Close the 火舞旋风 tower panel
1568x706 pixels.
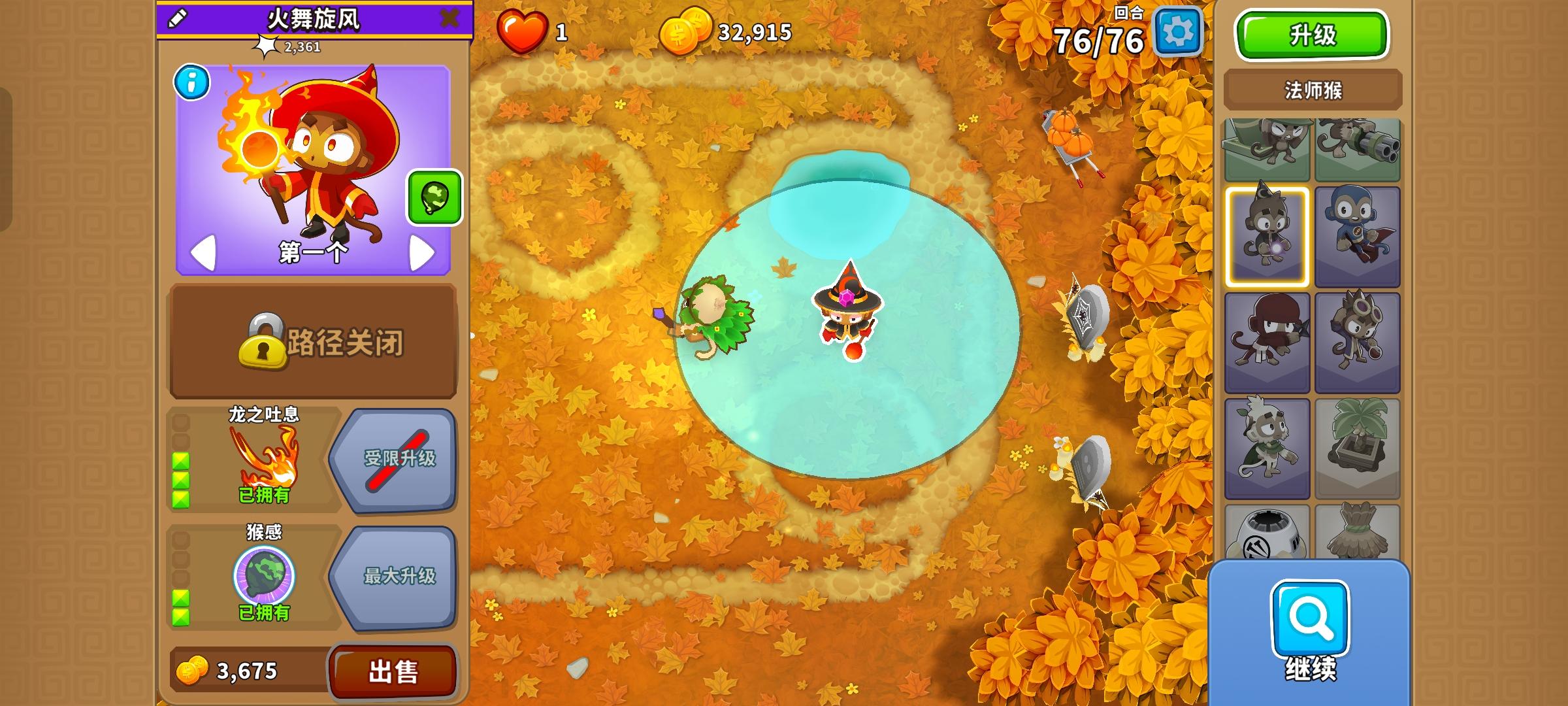tap(448, 19)
